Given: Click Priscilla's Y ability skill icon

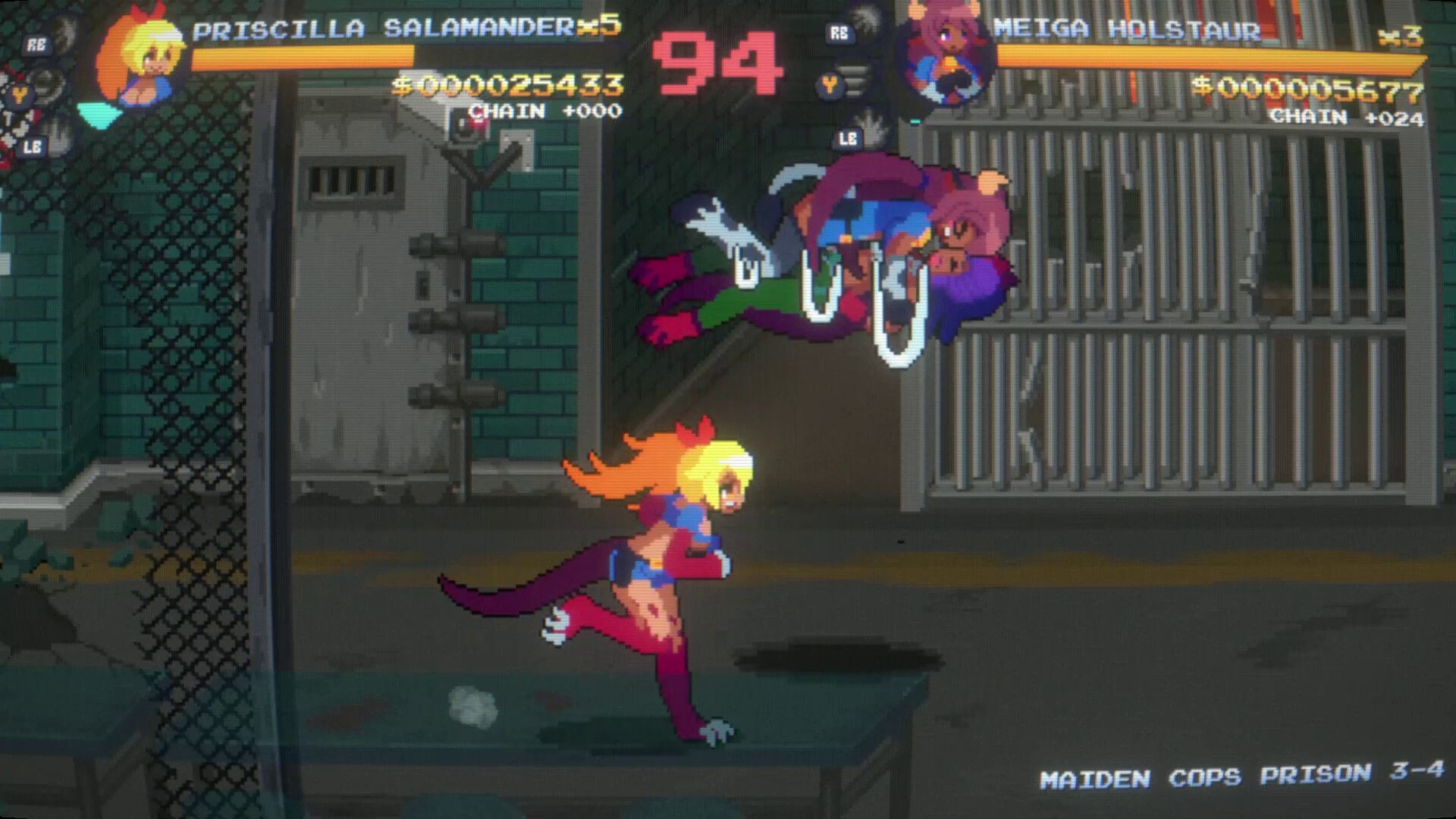Looking at the screenshot, I should (x=45, y=86).
